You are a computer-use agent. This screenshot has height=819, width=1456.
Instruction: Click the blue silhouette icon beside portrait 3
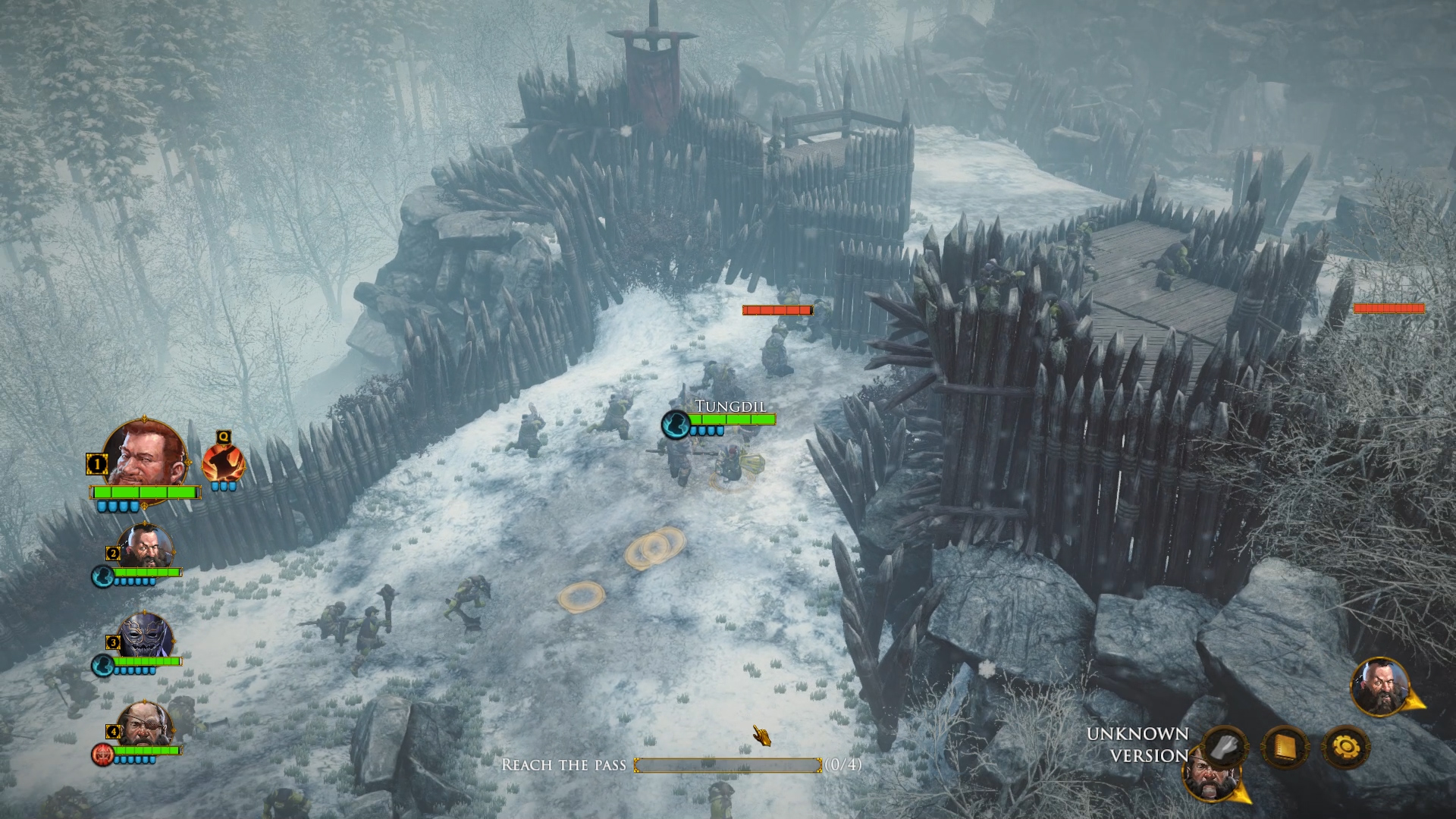[102, 666]
